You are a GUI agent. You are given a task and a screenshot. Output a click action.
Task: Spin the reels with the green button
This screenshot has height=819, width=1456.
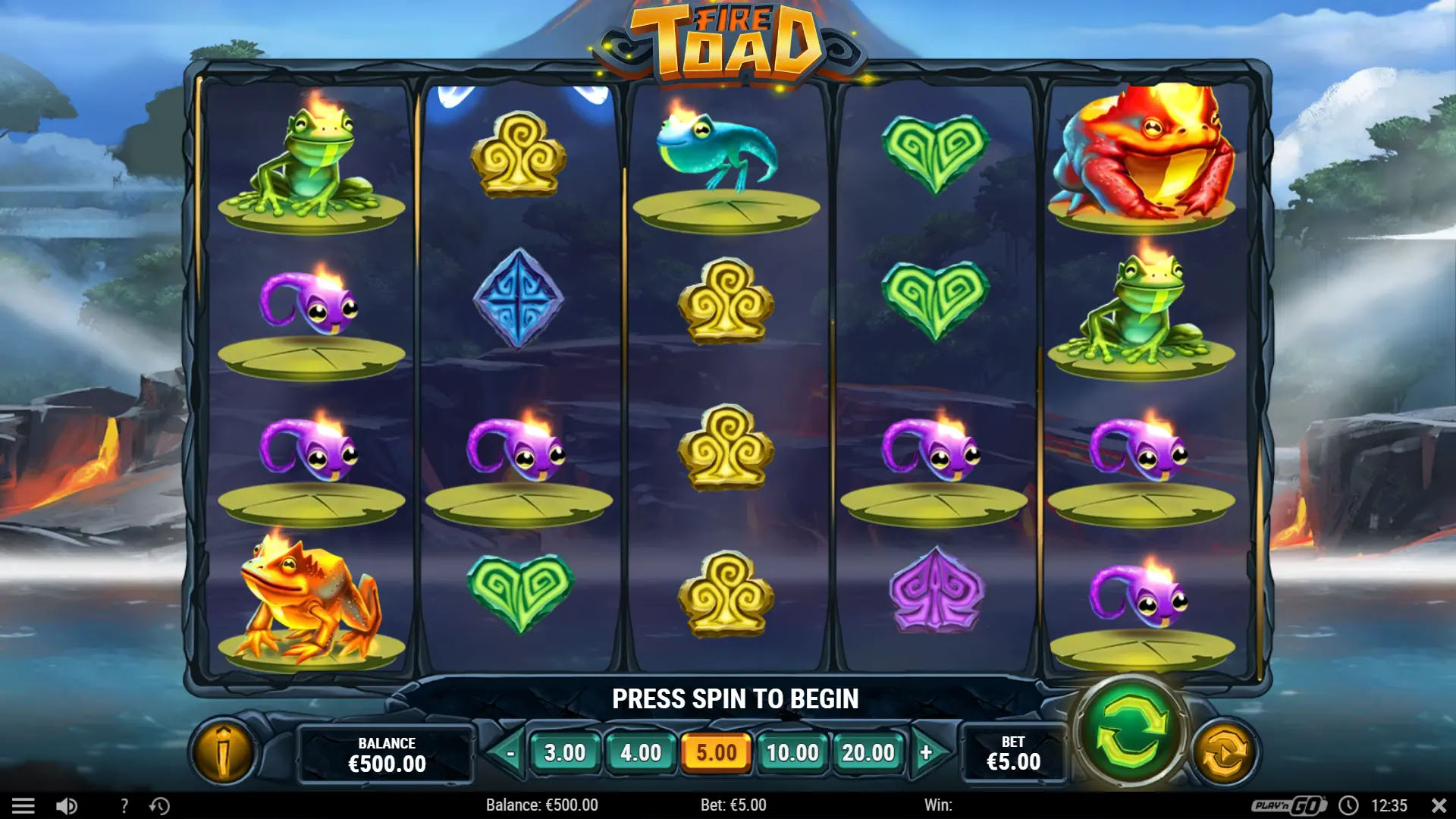pyautogui.click(x=1130, y=732)
